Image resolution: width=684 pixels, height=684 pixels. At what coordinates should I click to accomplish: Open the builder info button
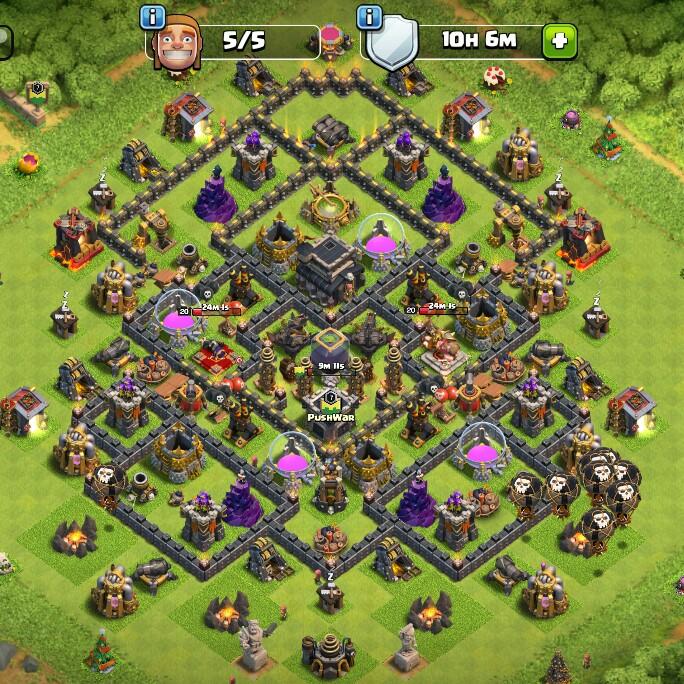tap(152, 17)
